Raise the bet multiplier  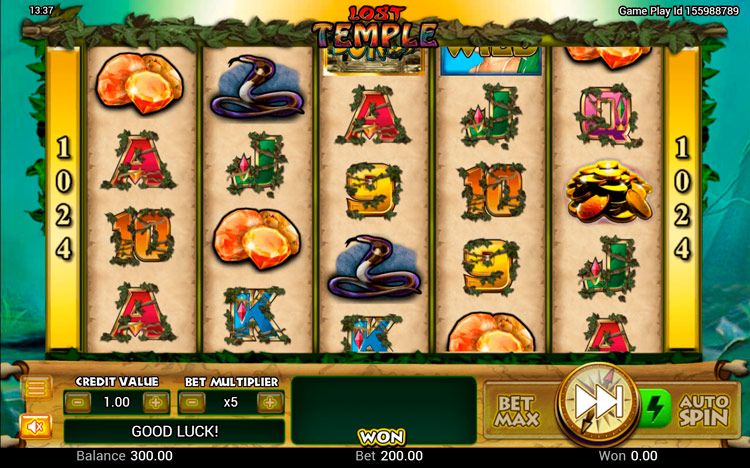pos(269,402)
